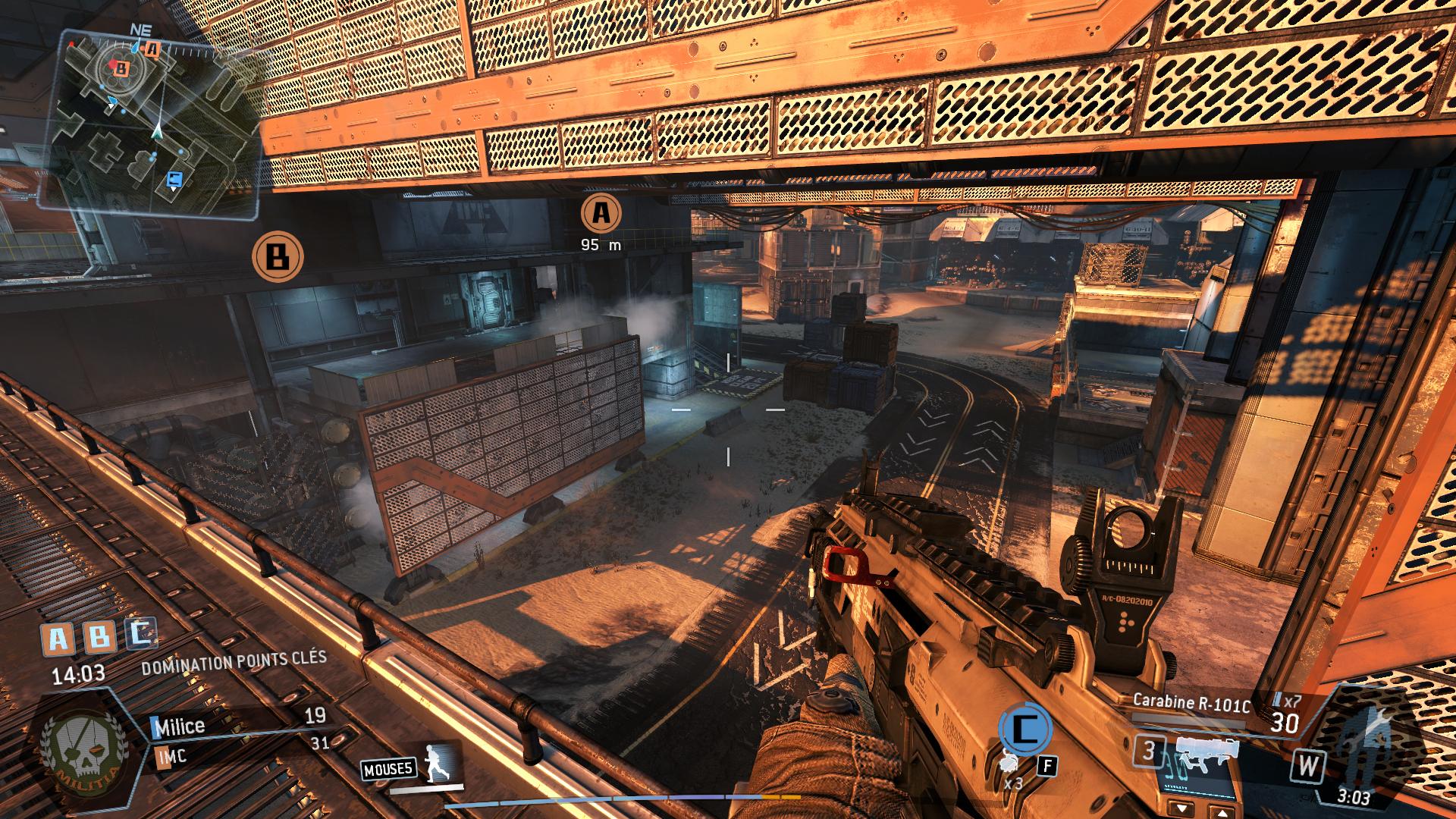Select blue hardpoint C marker on the minimap
This screenshot has width=1456, height=819.
[174, 179]
